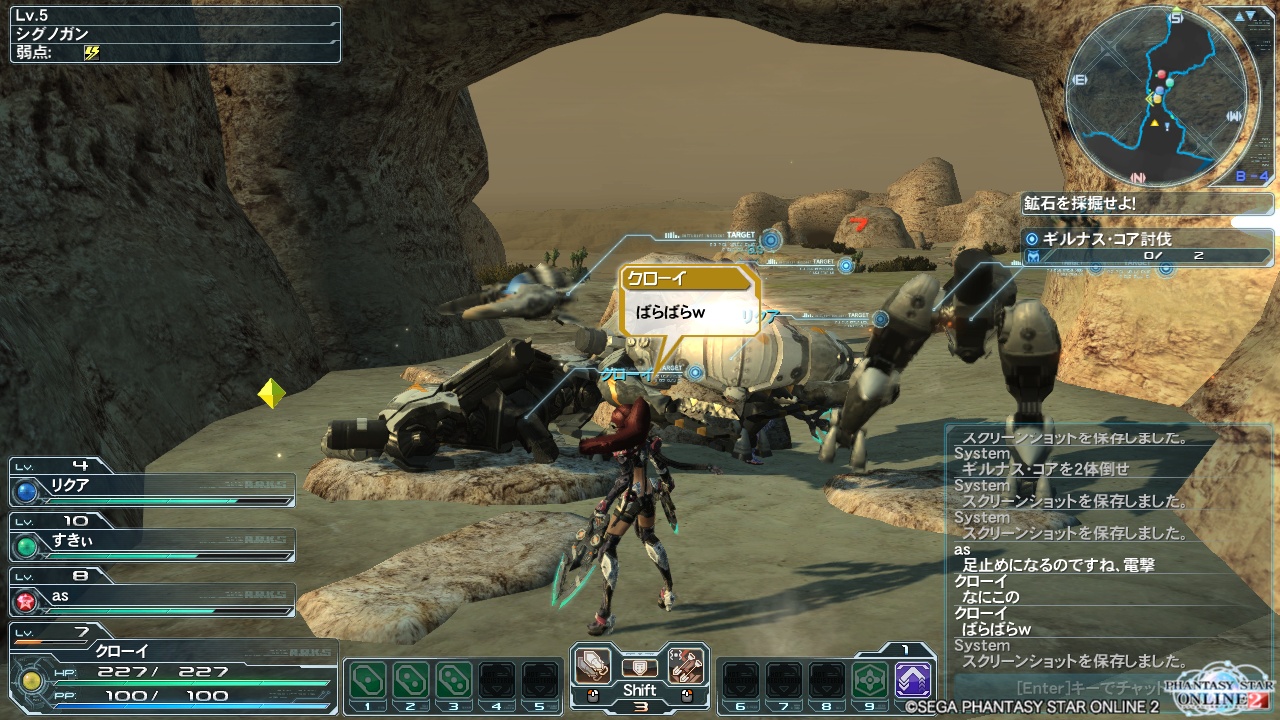Viewport: 1280px width, 720px height.
Task: Select the left weapon action icon
Action: [593, 666]
